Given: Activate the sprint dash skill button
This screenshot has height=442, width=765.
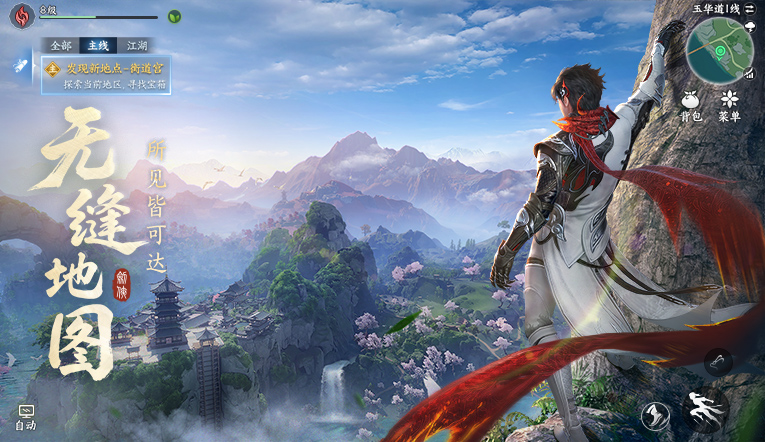Looking at the screenshot, I should pos(704,409).
